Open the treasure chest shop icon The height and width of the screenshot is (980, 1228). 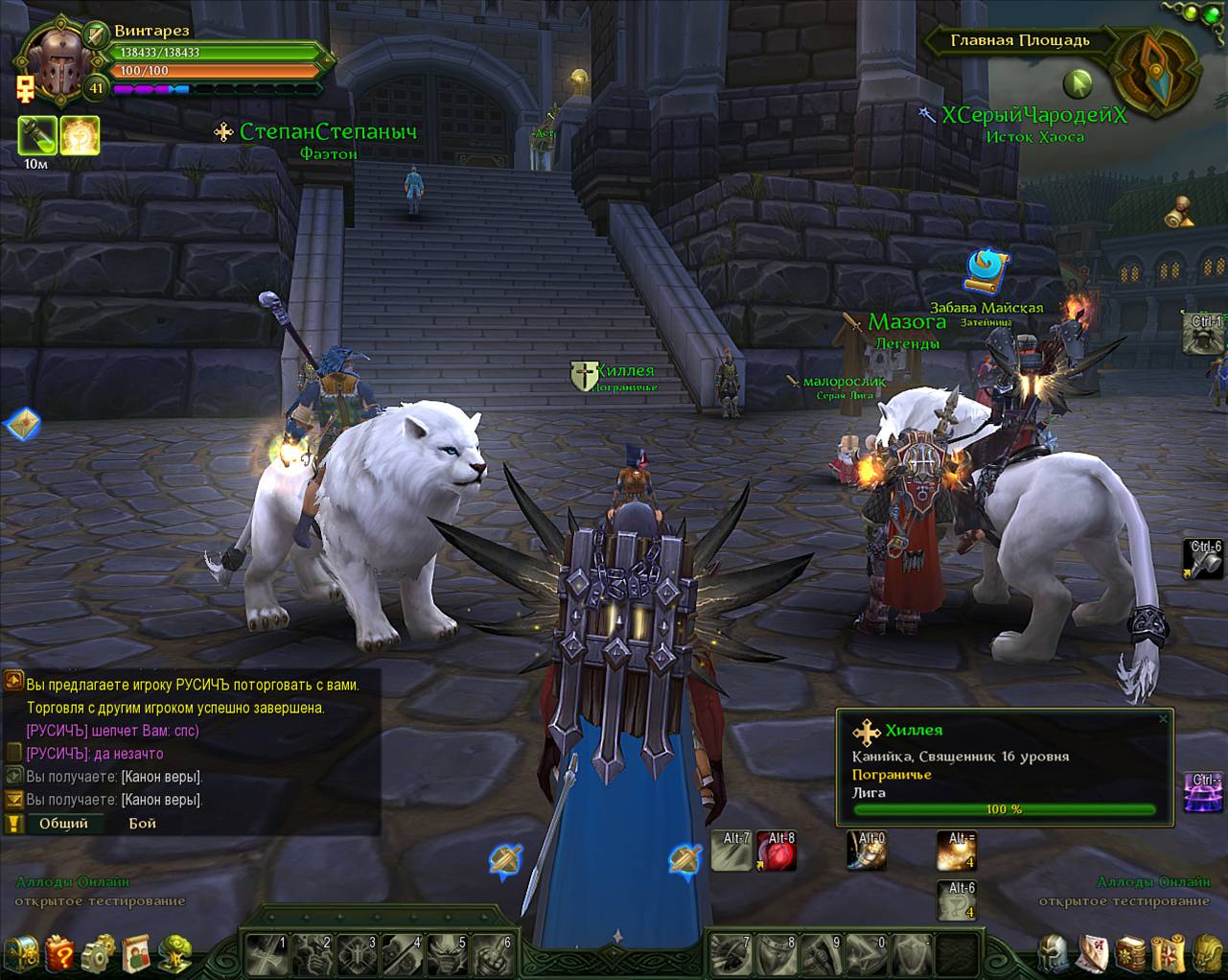[x=21, y=953]
